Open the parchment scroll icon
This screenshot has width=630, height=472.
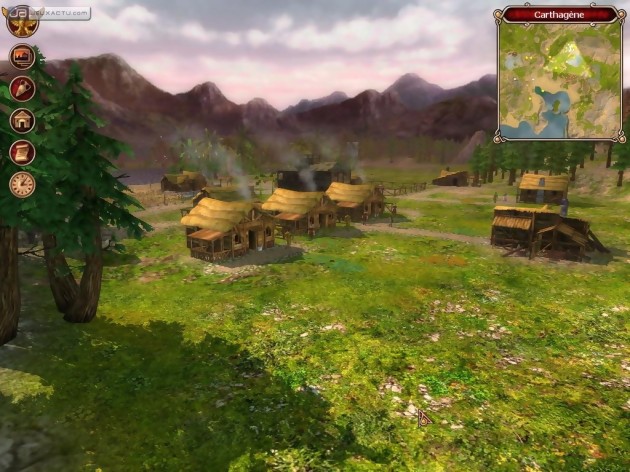22,153
